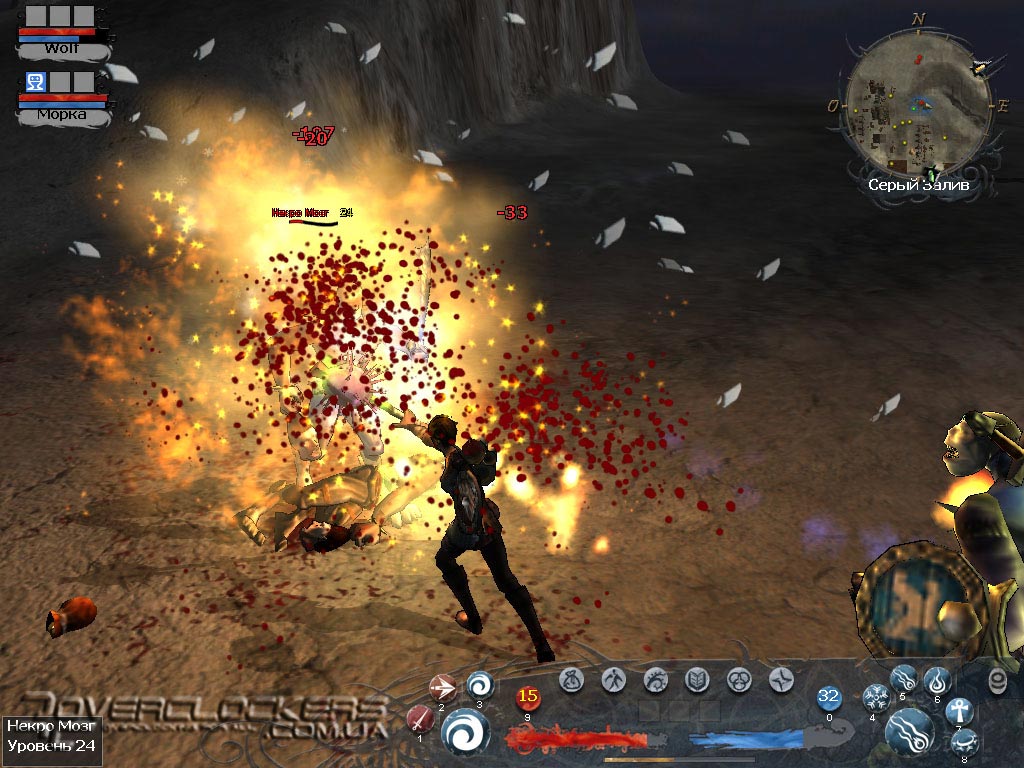Drink the red health potion
The width and height of the screenshot is (1024, 768).
527,697
